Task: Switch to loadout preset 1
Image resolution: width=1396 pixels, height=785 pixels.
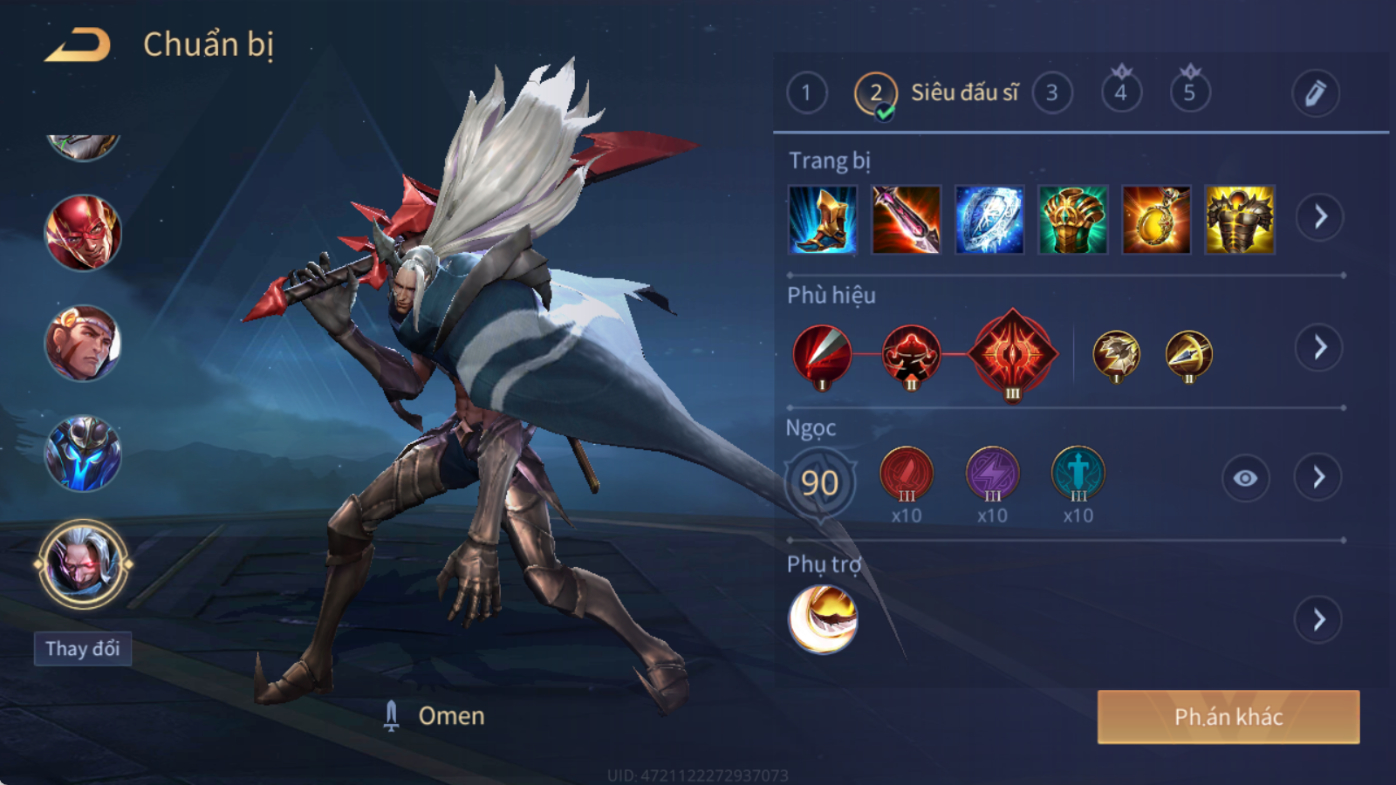Action: tap(807, 94)
